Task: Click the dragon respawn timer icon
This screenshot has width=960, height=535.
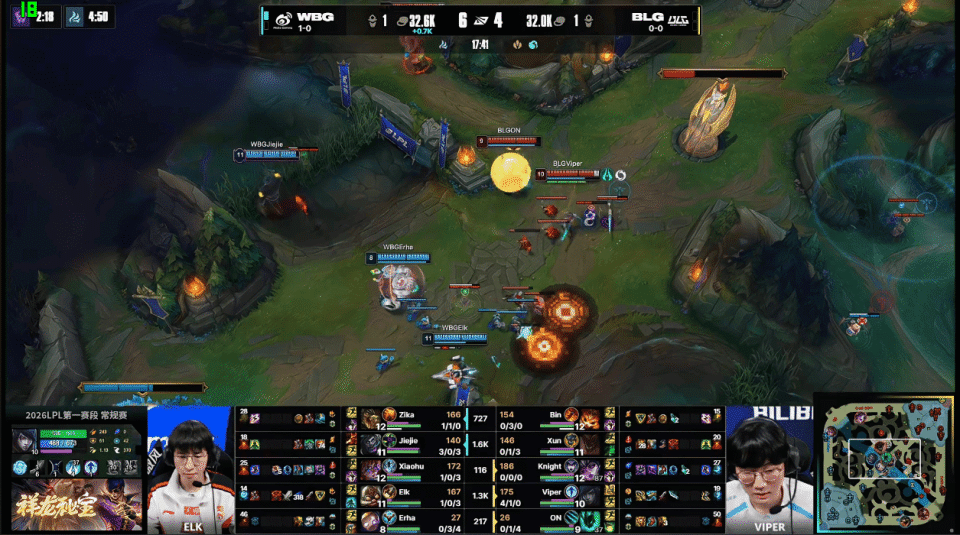Action: tap(76, 17)
